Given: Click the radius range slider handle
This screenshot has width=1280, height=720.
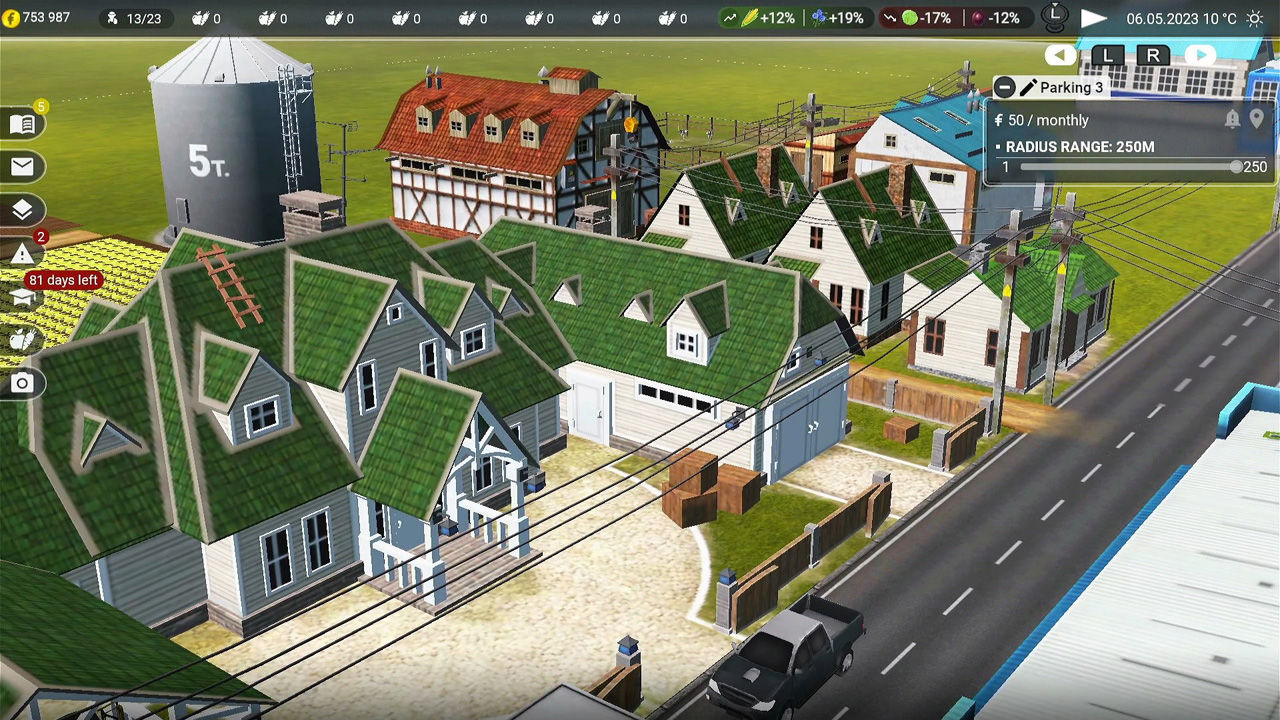Looking at the screenshot, I should 1236,167.
